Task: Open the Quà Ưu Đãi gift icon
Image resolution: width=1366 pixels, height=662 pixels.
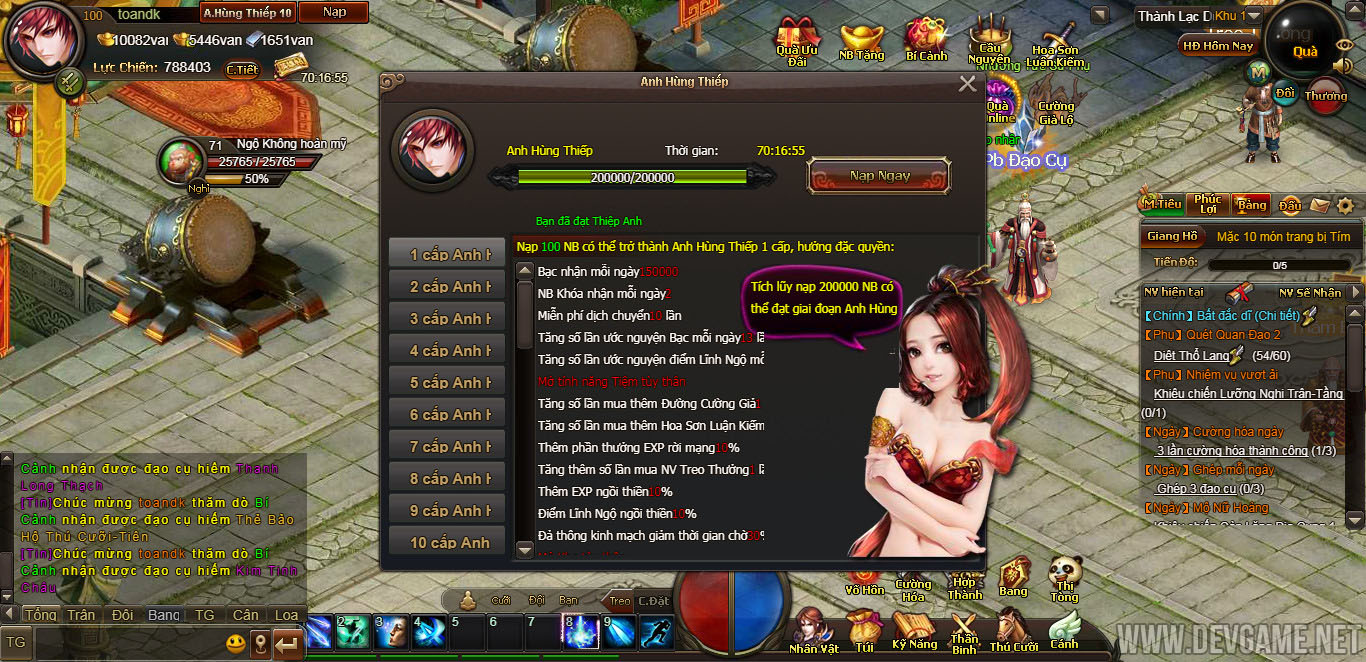Action: (797, 40)
